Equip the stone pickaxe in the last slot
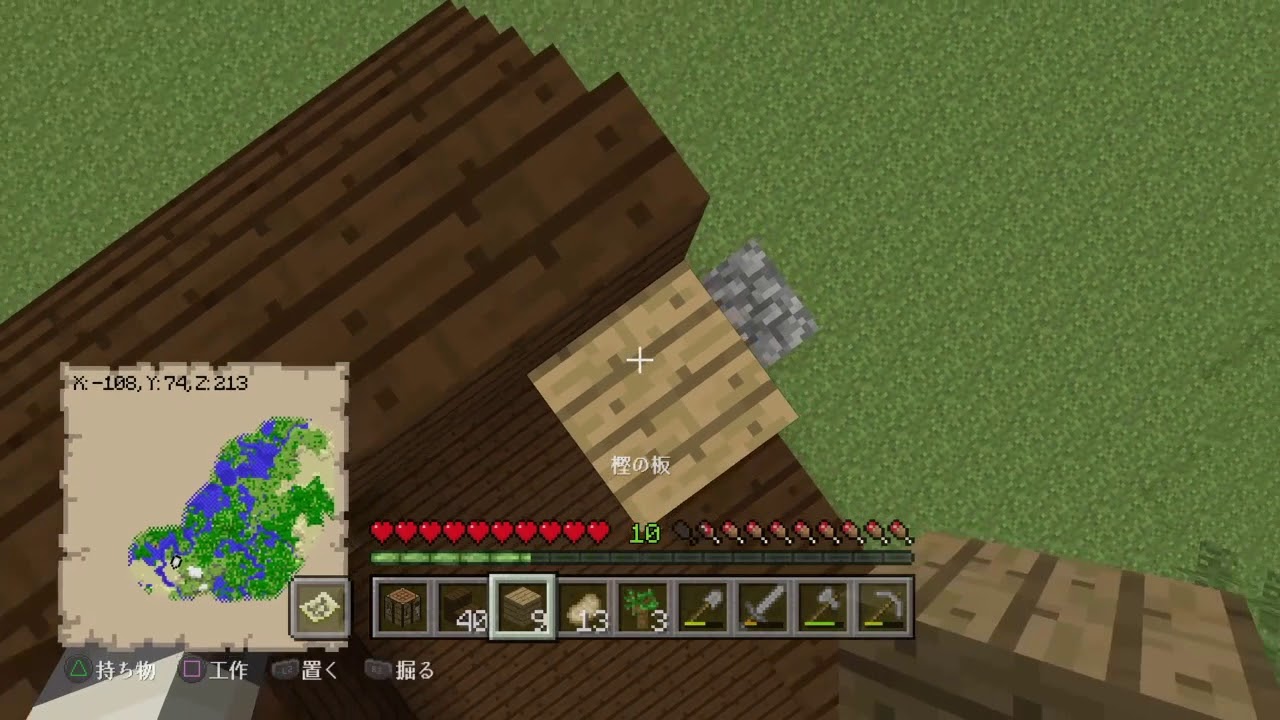Image resolution: width=1280 pixels, height=720 pixels. tap(883, 605)
